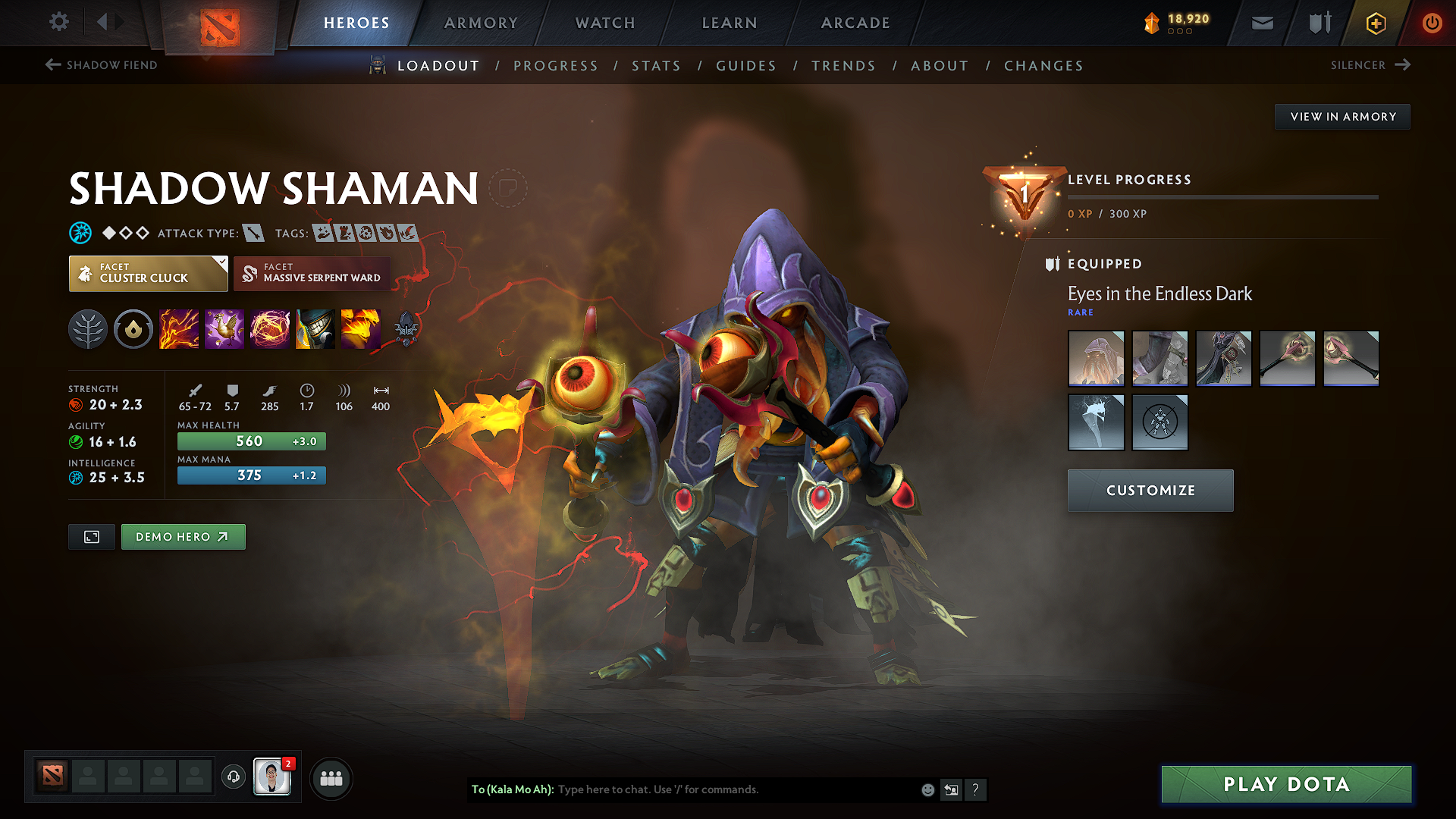View the Mass Serpent Ward ultimate icon
Viewport: 1456px width, 819px height.
(x=361, y=328)
